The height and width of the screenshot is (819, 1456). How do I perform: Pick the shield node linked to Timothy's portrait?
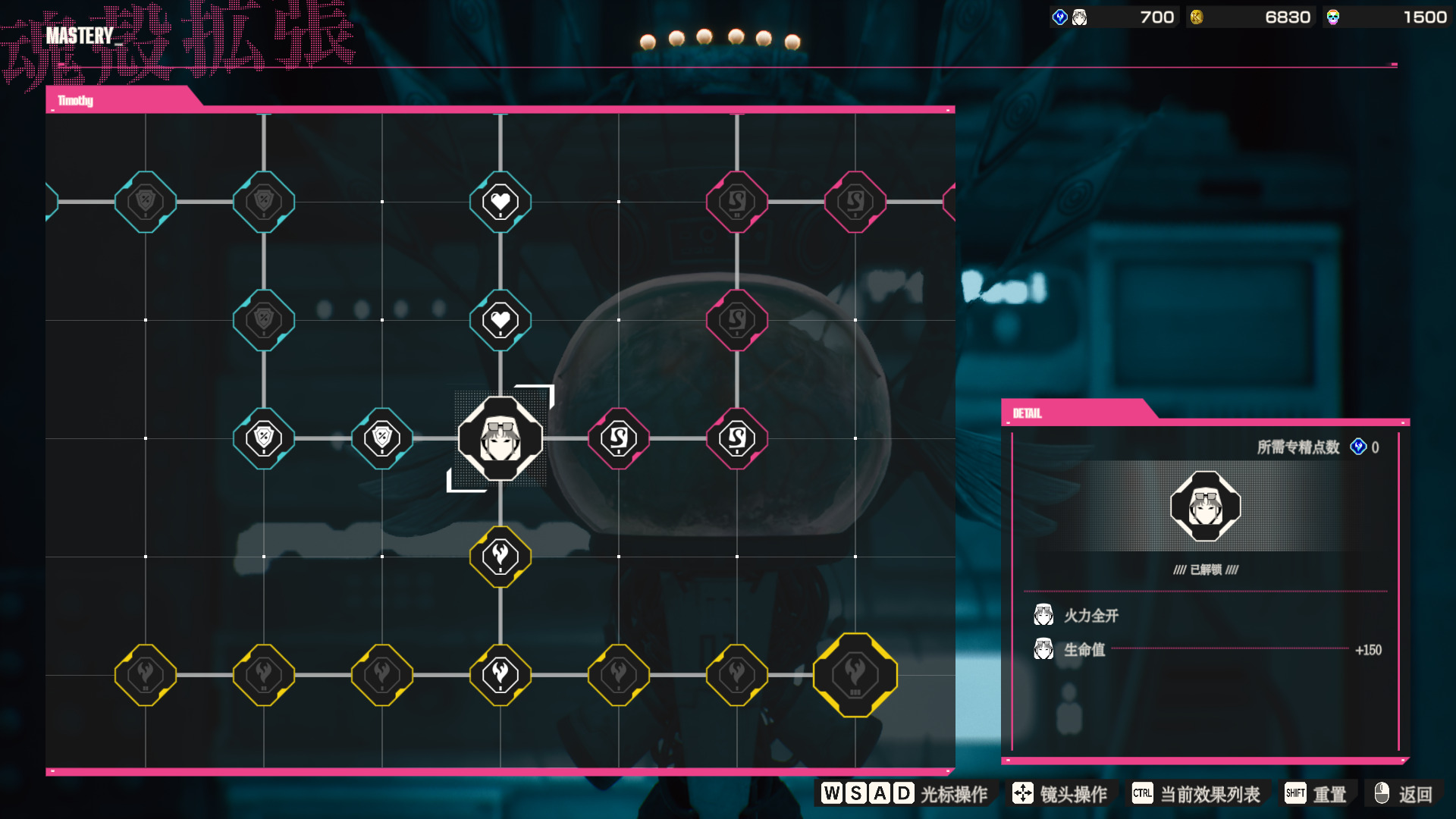(x=382, y=438)
